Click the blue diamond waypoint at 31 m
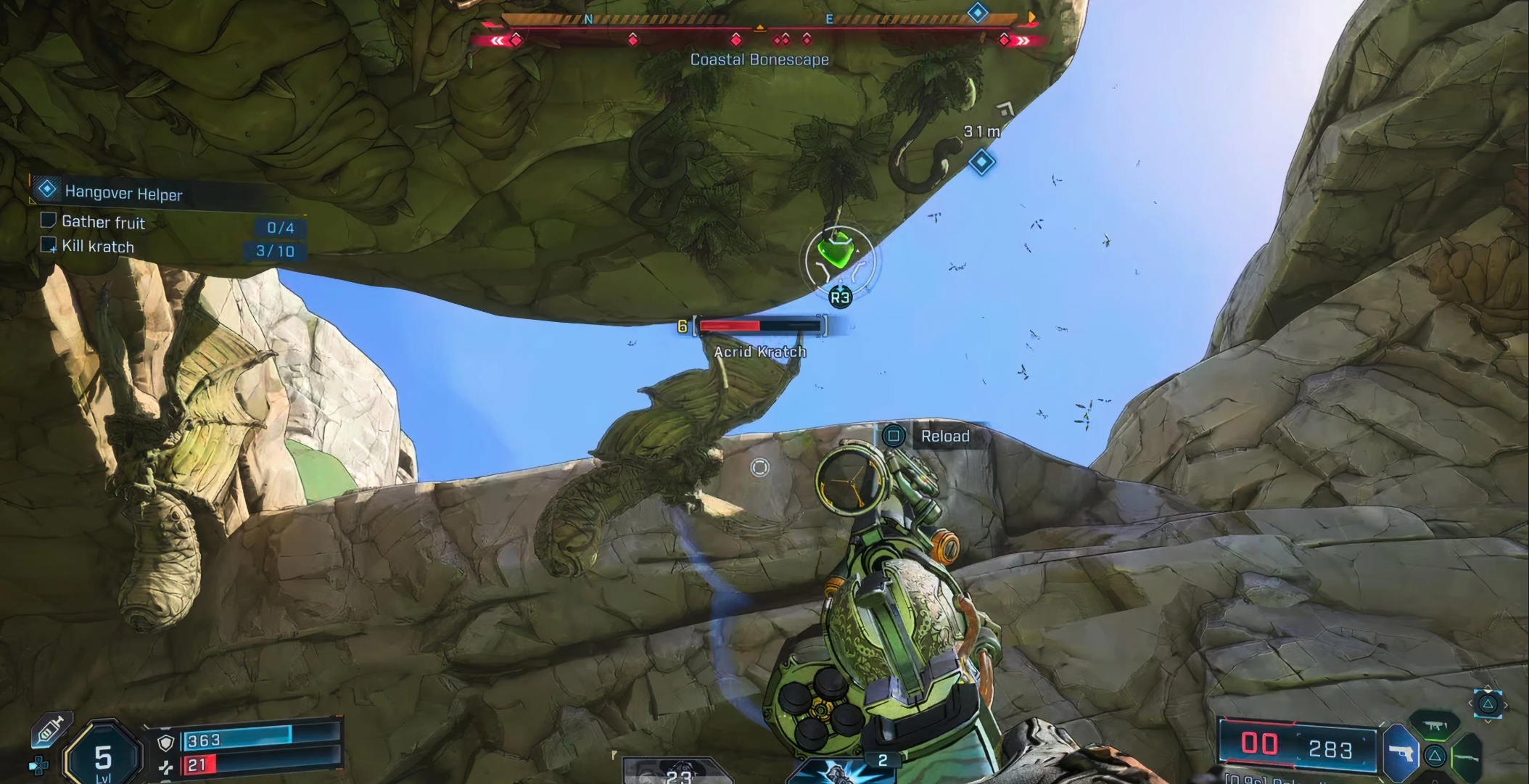The image size is (1529, 784). click(x=981, y=162)
